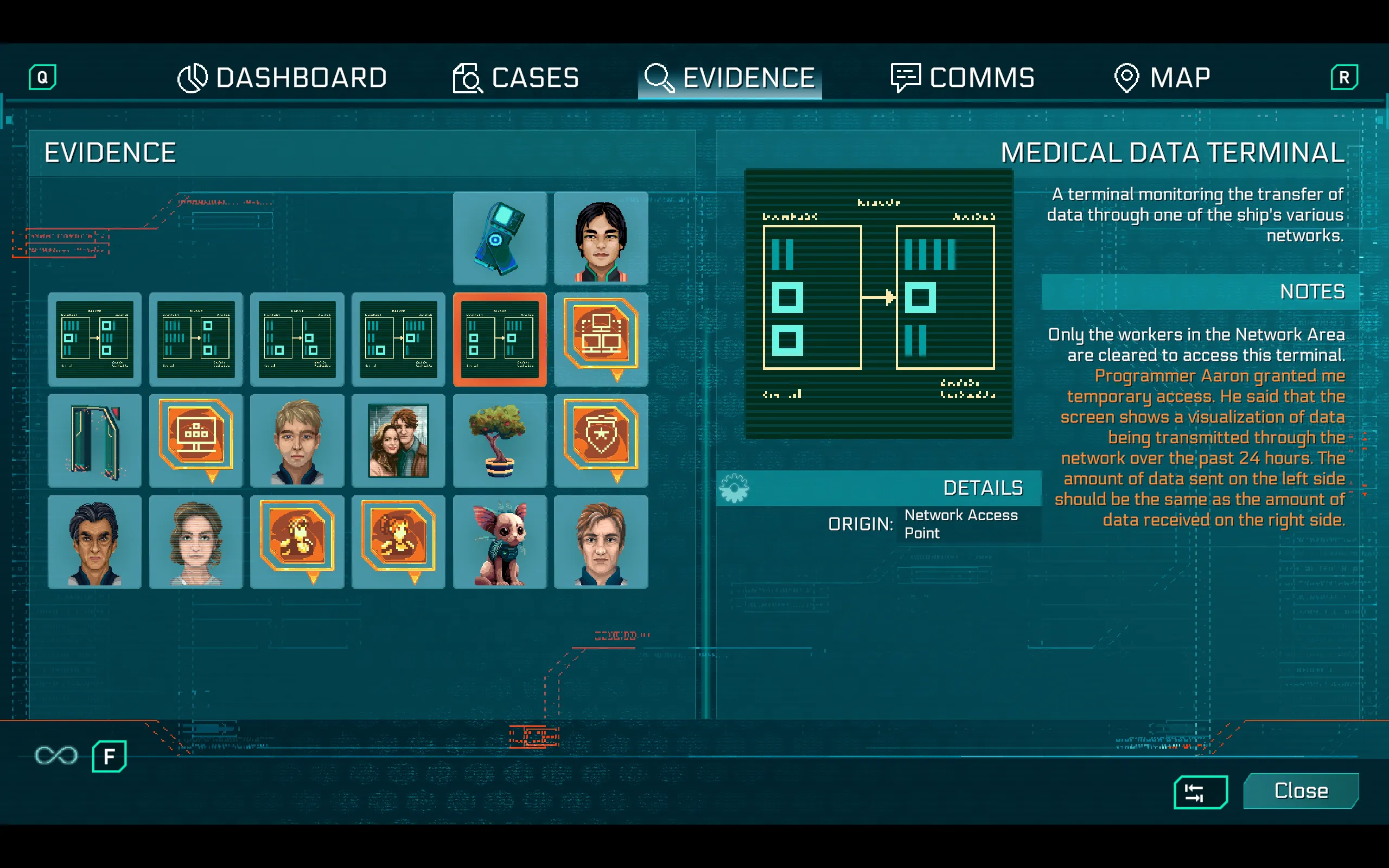Choose the black-haired man portrait
The image size is (1389, 868).
601,238
